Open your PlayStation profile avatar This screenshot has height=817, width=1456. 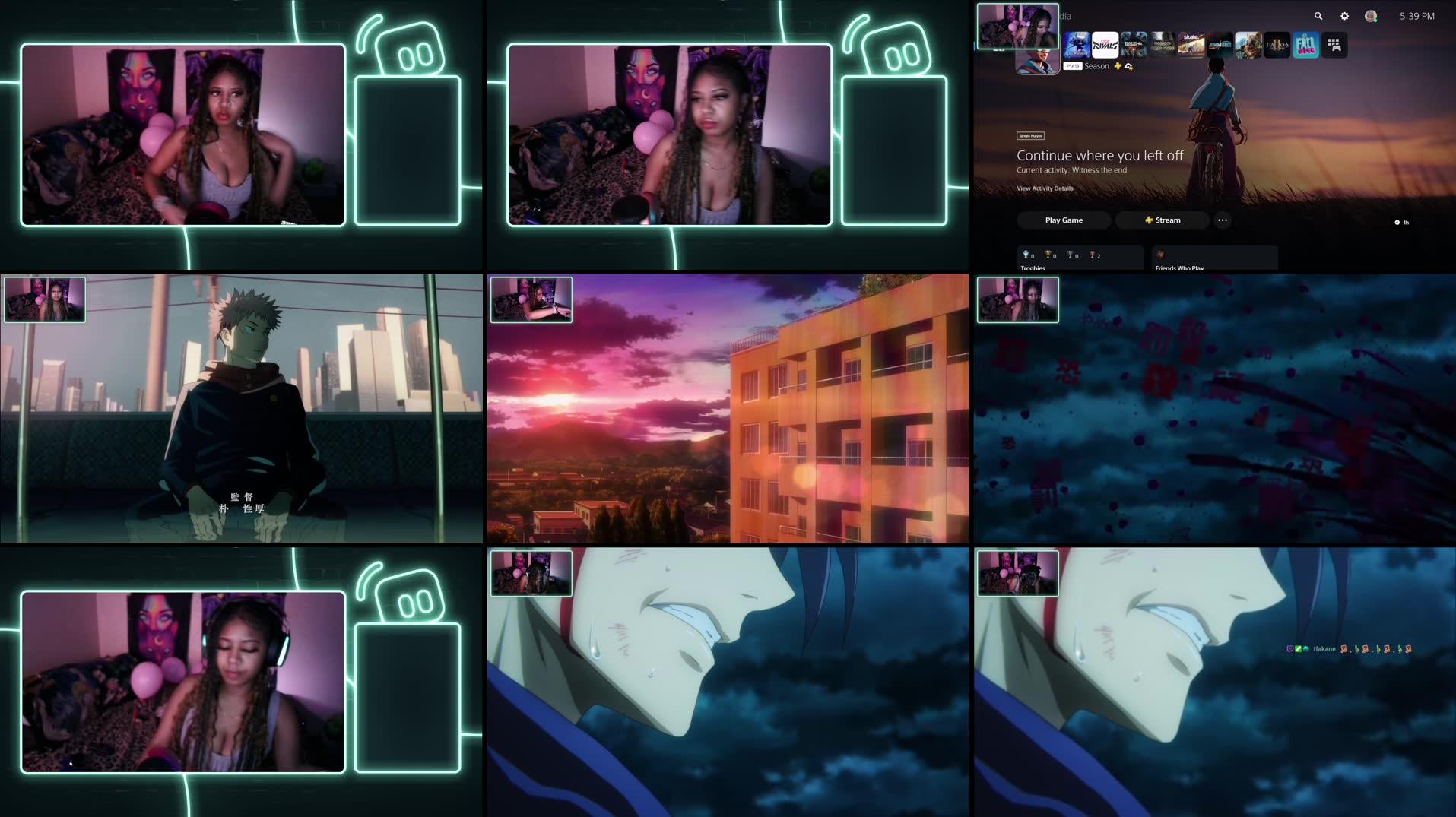(1370, 17)
